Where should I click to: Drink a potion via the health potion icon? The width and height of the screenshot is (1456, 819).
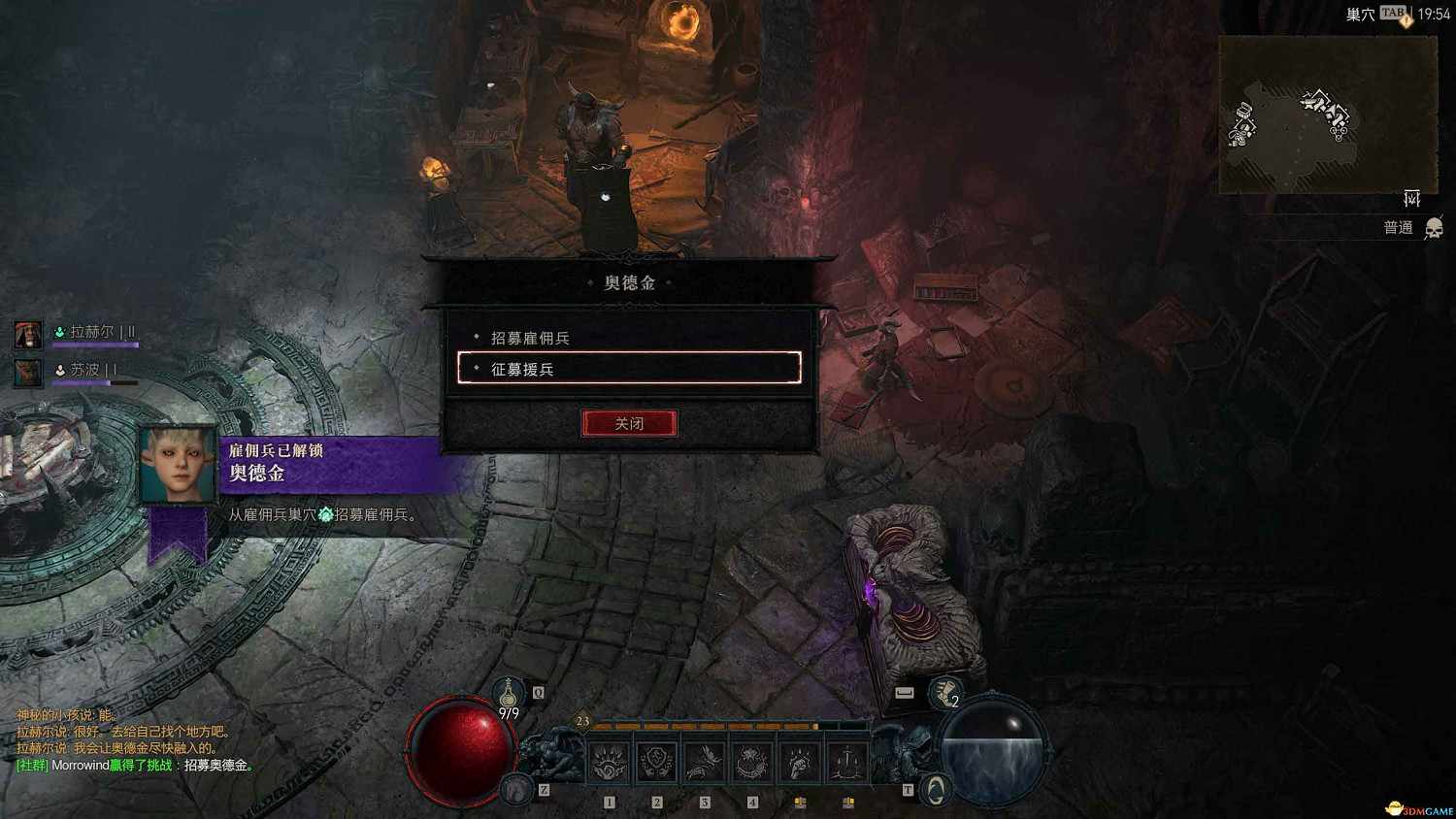[x=510, y=694]
